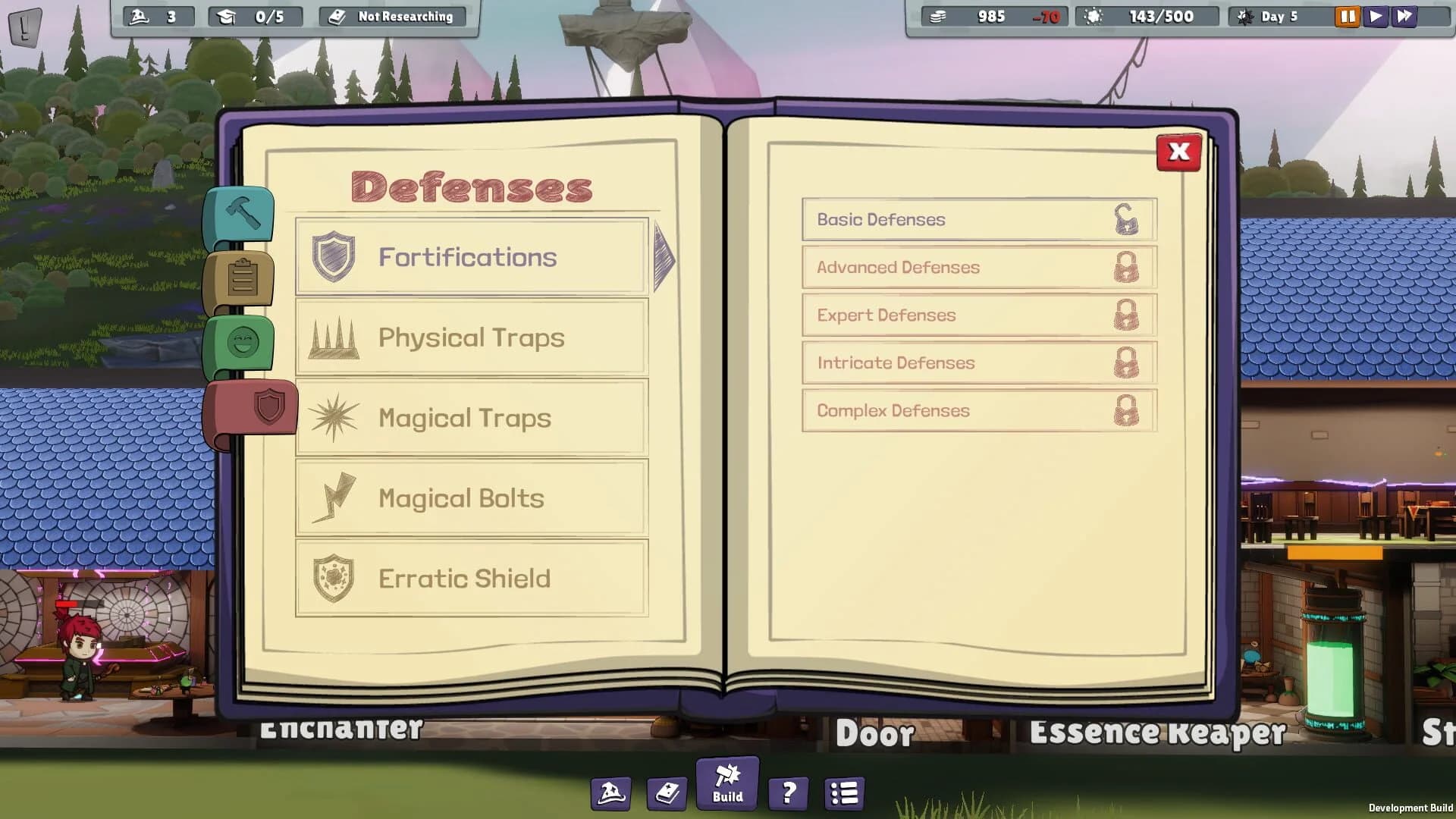Choose the Magical Bolts category
1456x819 pixels.
[472, 498]
